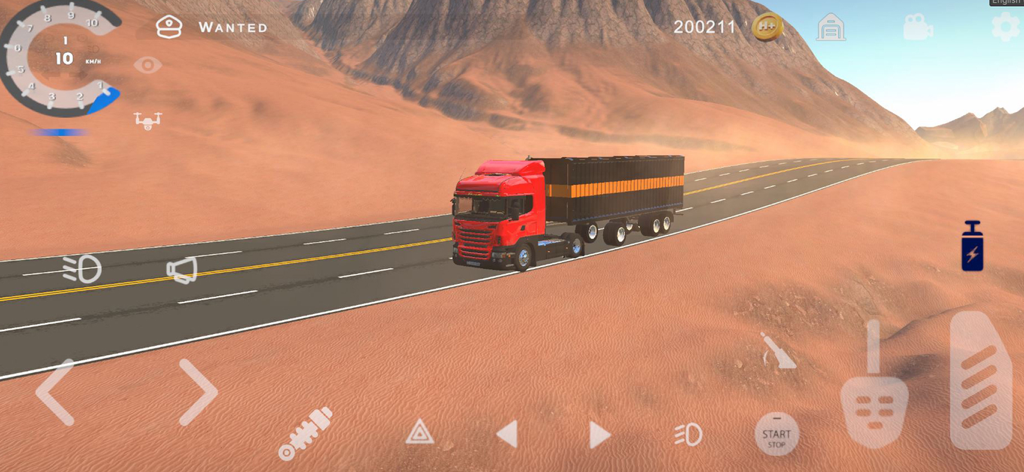The width and height of the screenshot is (1024, 472).
Task: Open the settings gear menu
Action: 1005,28
